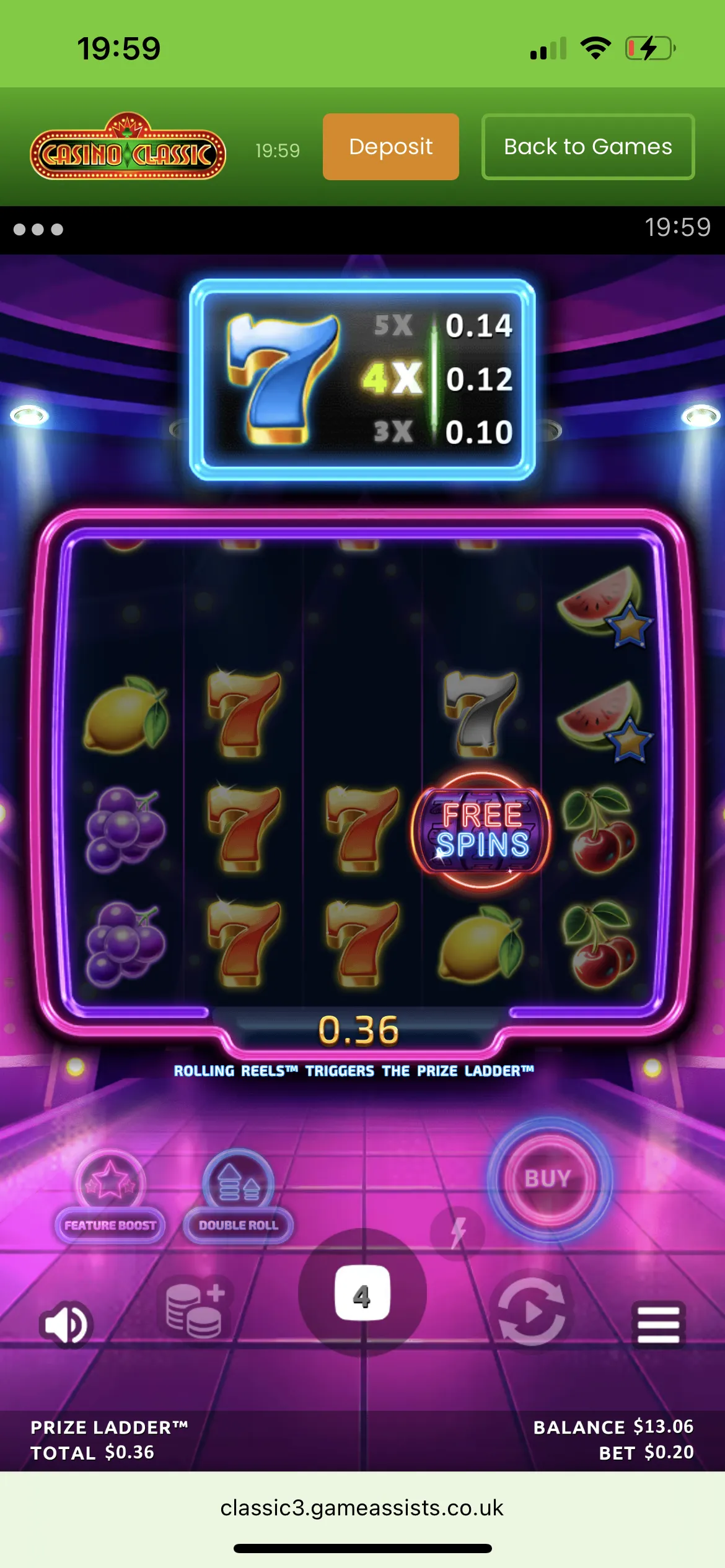Go Back to Games
This screenshot has width=725, height=1568.
tap(587, 147)
